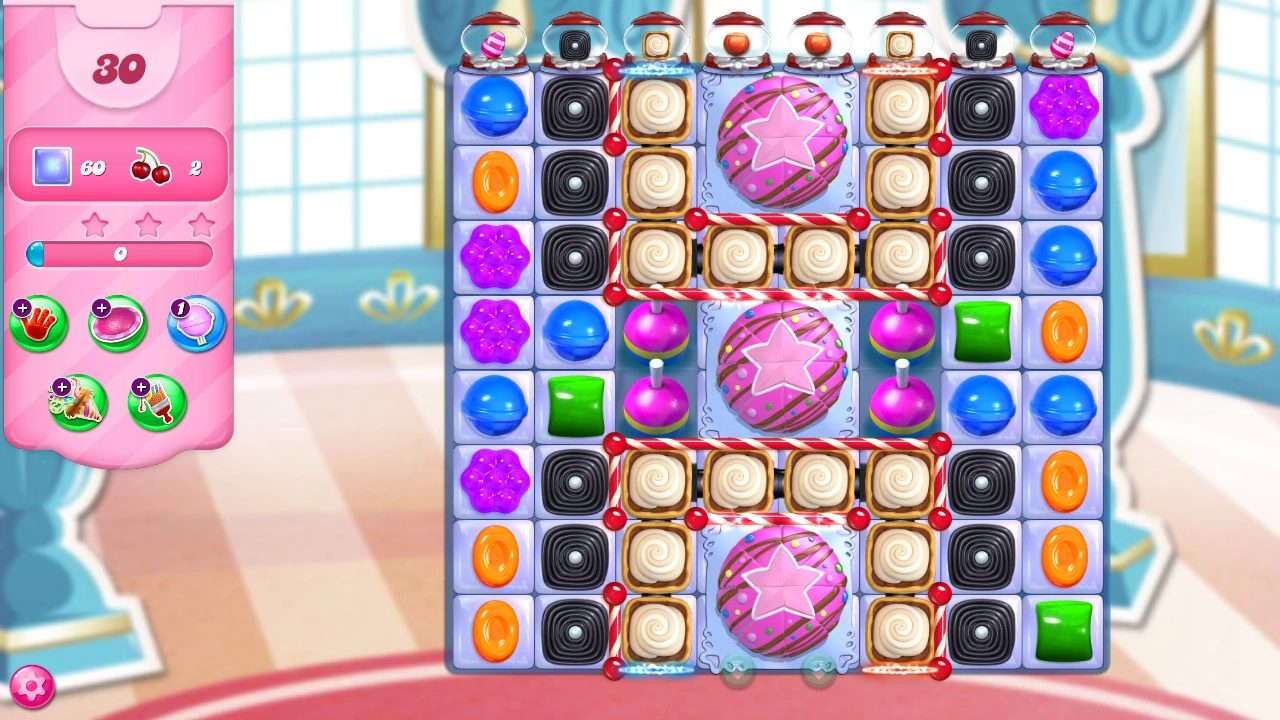The image size is (1280, 720).
Task: Open the settings gear menu
Action: [30, 685]
